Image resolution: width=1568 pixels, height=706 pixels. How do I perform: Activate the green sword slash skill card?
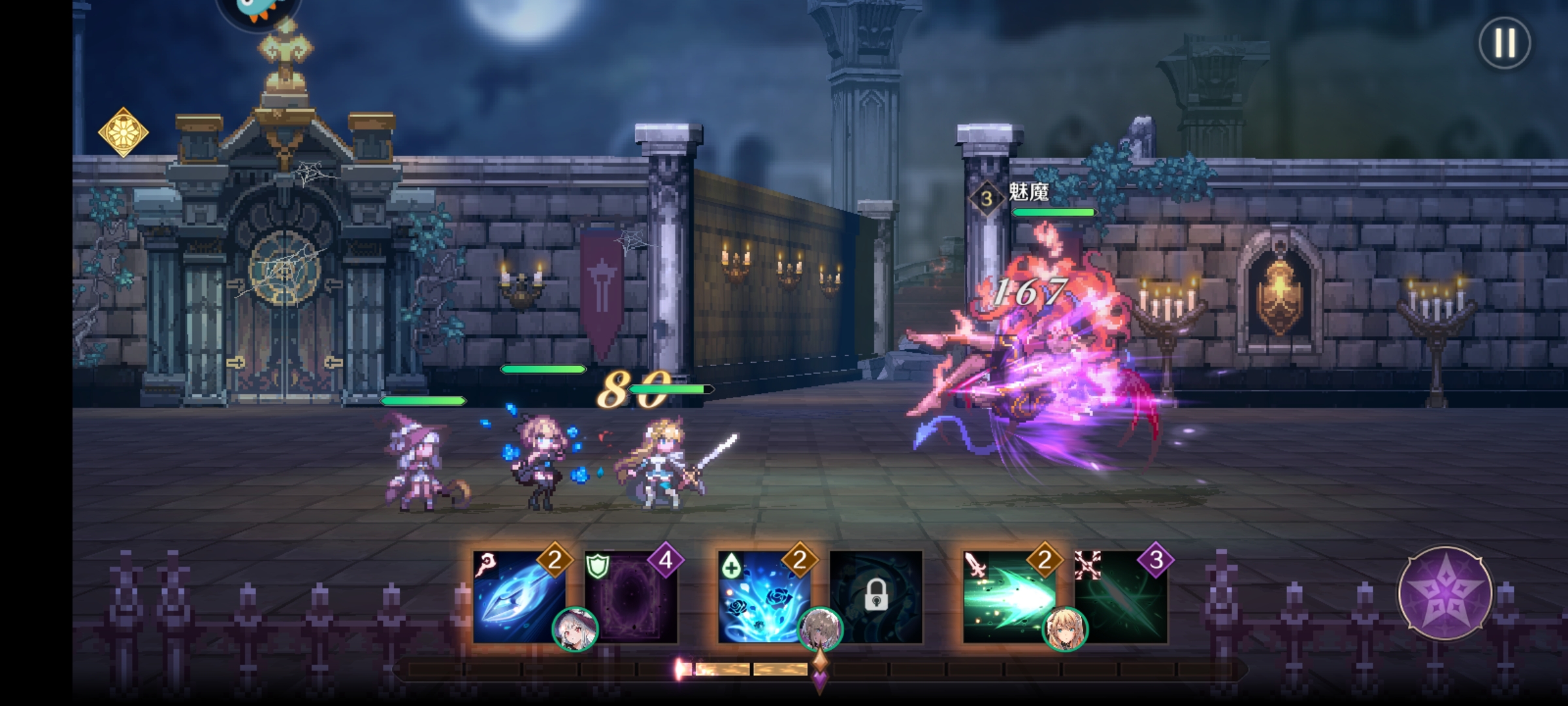[1009, 596]
